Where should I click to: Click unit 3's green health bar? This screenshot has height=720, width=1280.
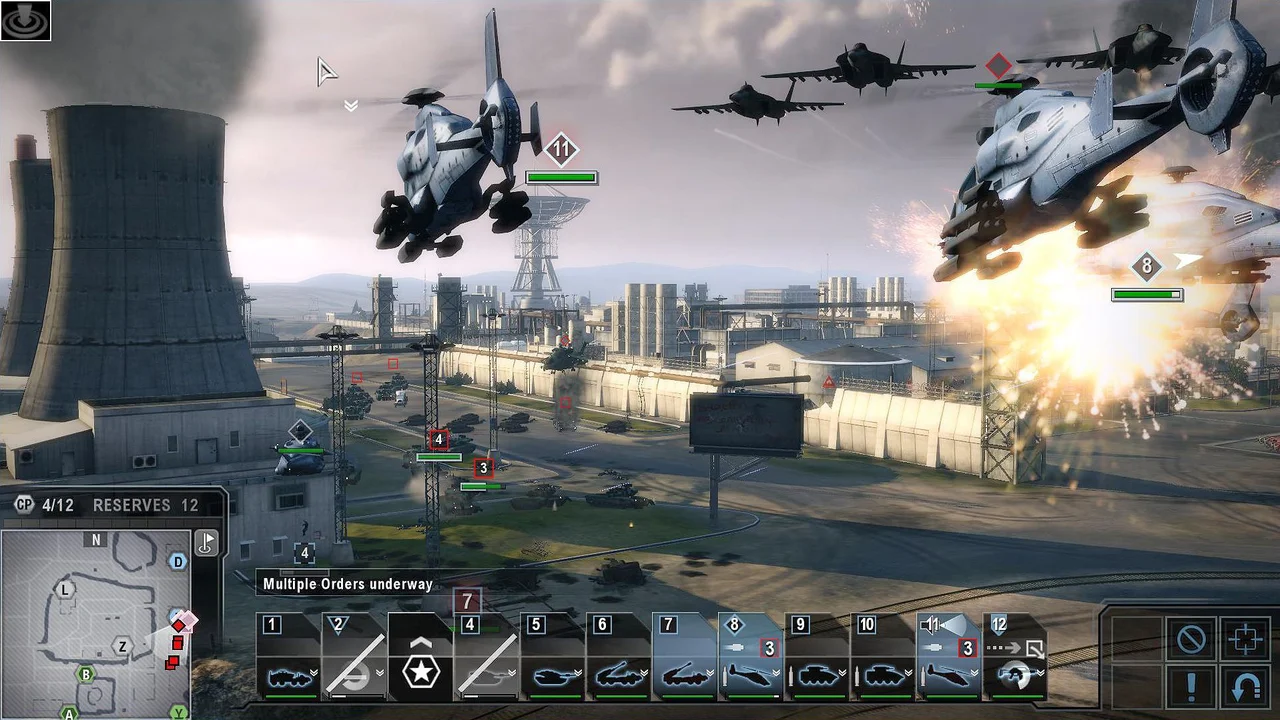(483, 486)
